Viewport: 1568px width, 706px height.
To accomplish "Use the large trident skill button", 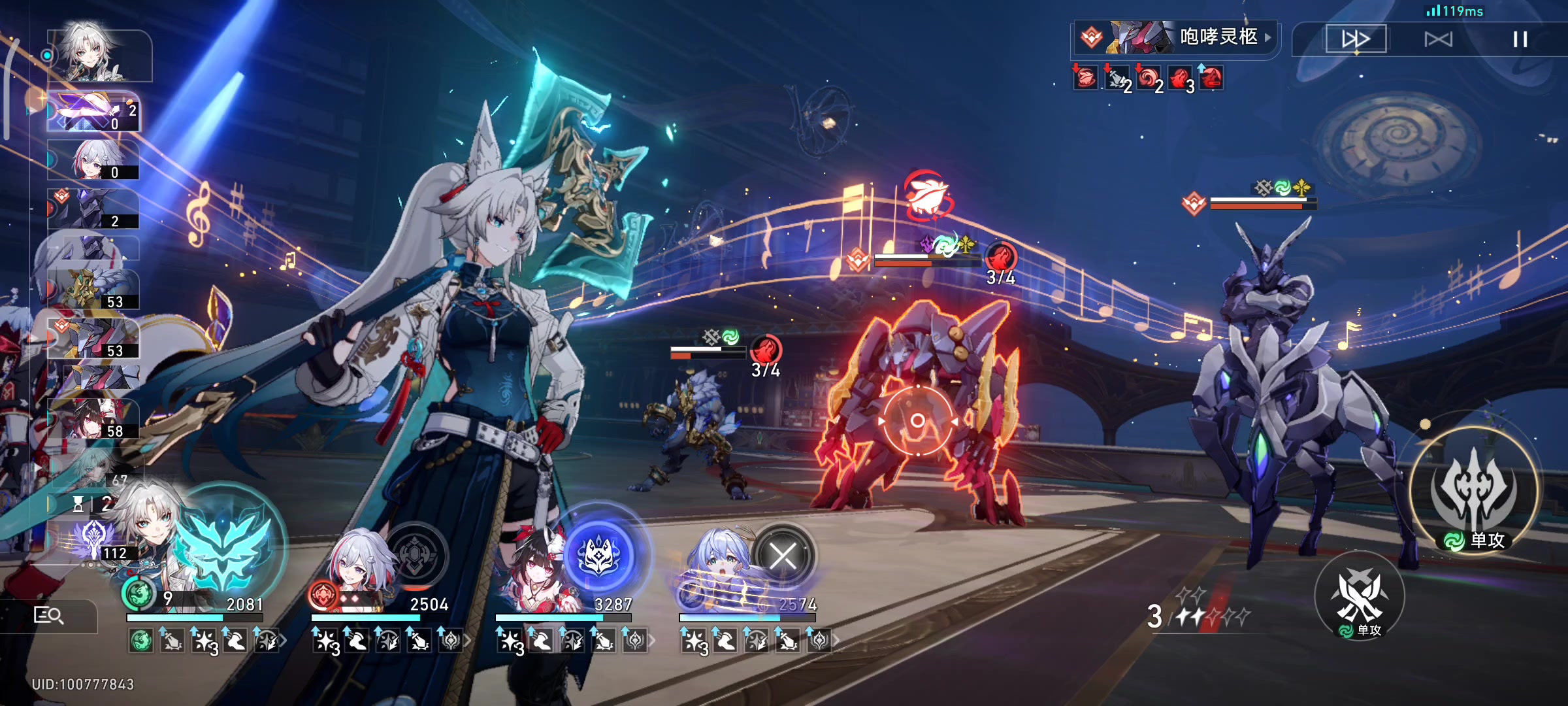I will (x=1474, y=490).
